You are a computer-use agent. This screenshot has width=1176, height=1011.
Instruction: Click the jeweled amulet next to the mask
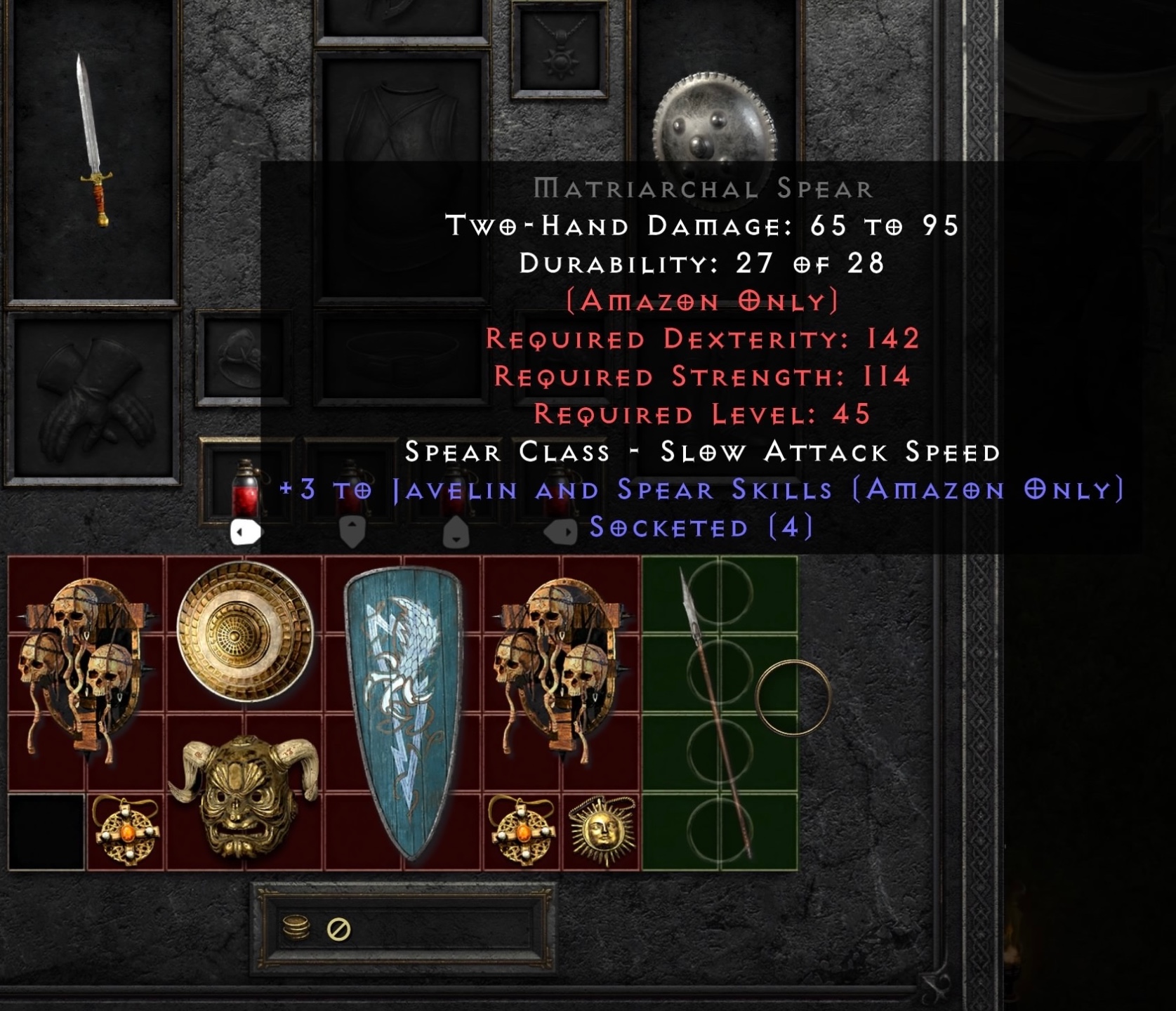(126, 832)
